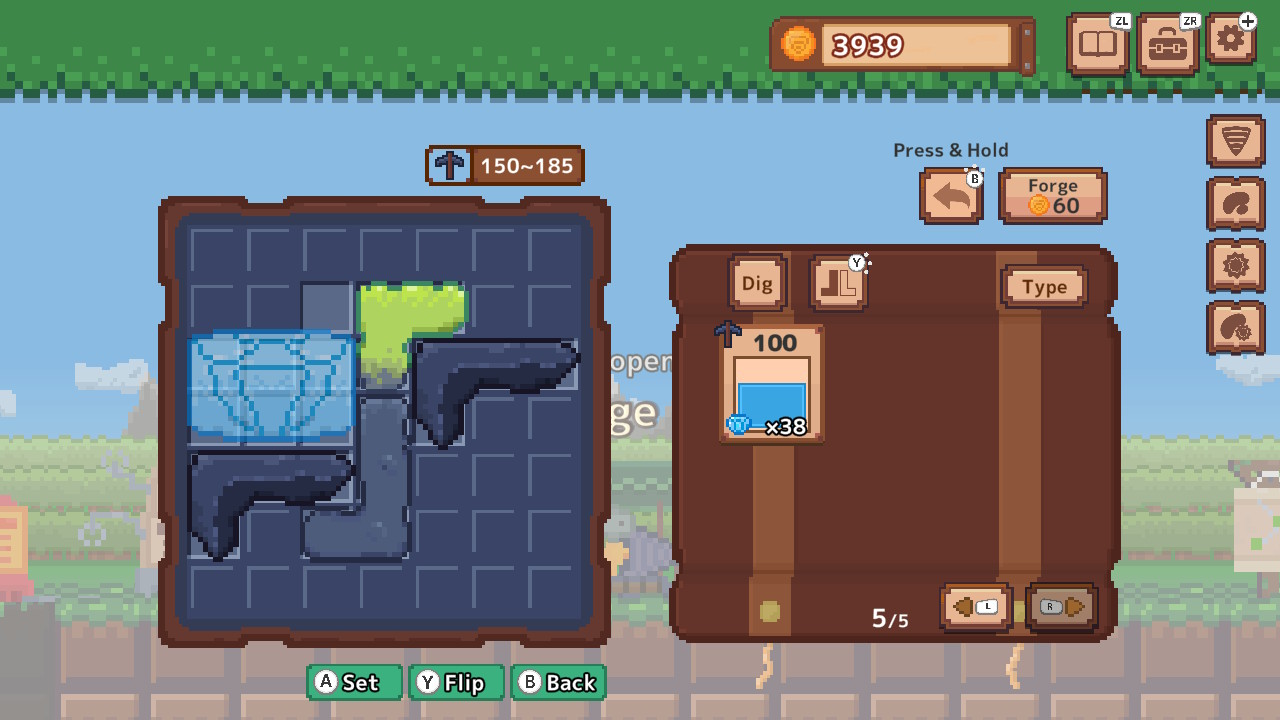Open the Type selector
Viewport: 1280px width, 720px height.
click(1044, 287)
